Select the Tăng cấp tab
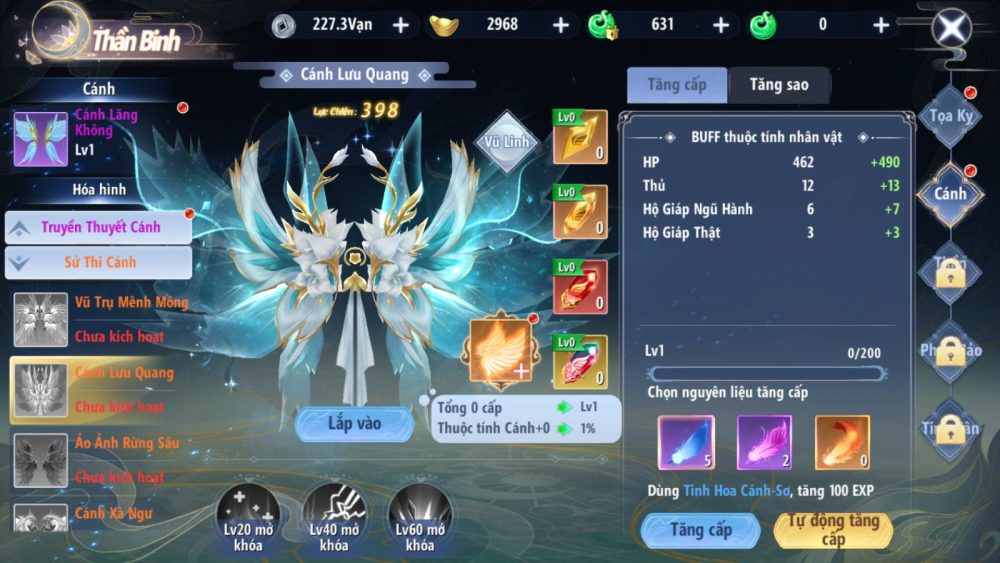This screenshot has width=1000, height=563. pos(677,86)
